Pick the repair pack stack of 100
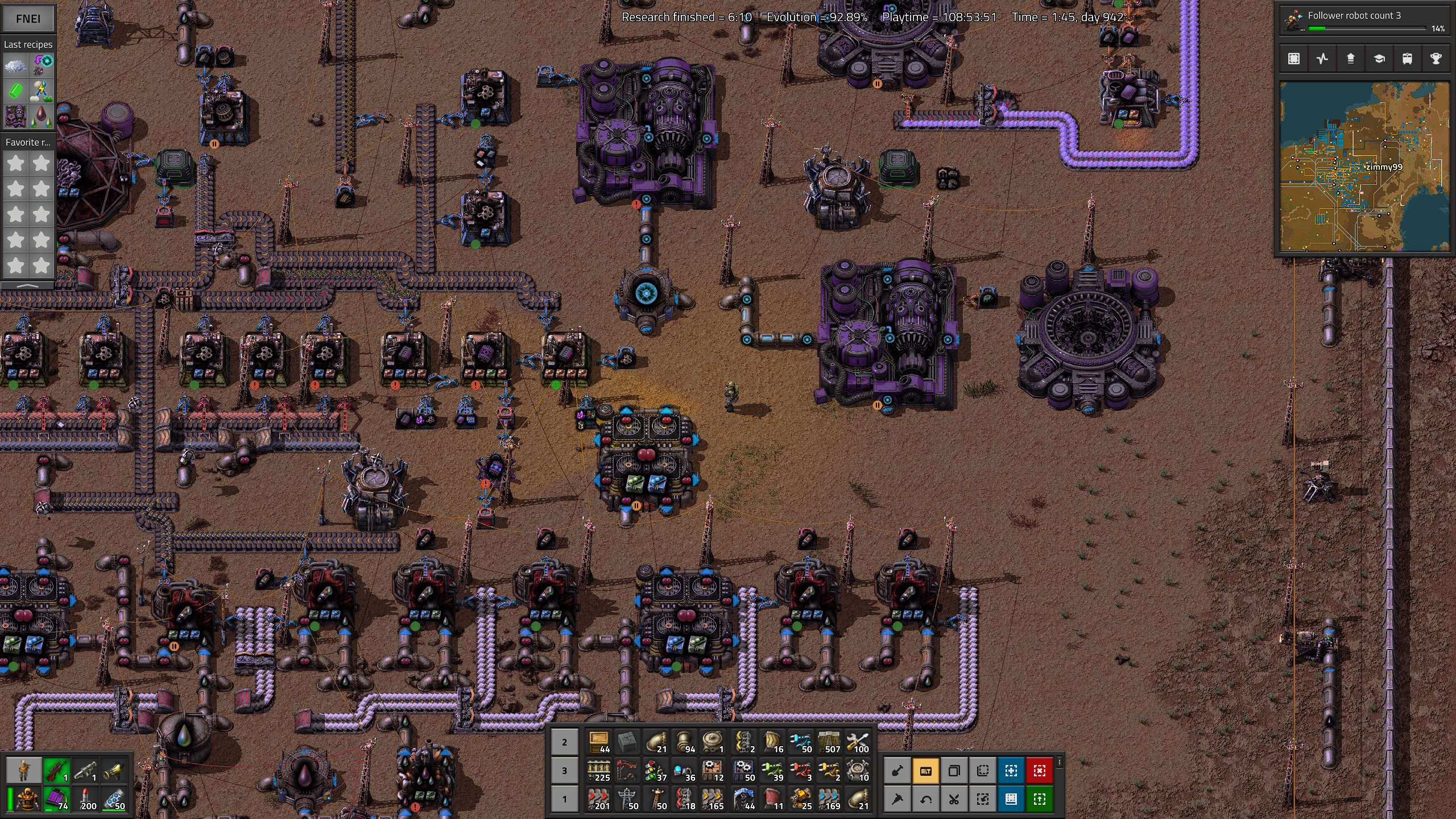The image size is (1456, 819). 858,742
